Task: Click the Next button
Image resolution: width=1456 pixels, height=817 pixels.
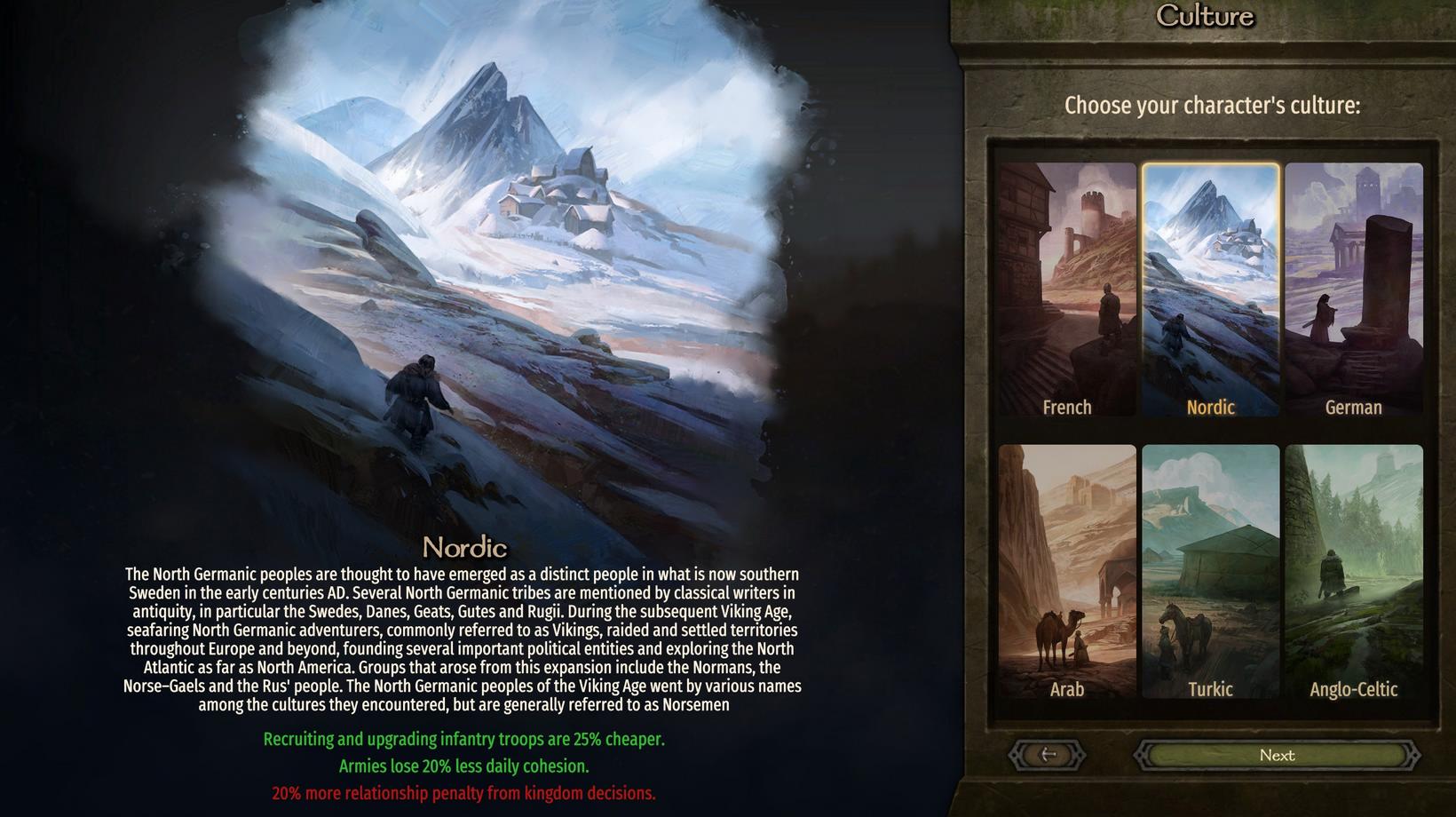Action: click(1277, 756)
